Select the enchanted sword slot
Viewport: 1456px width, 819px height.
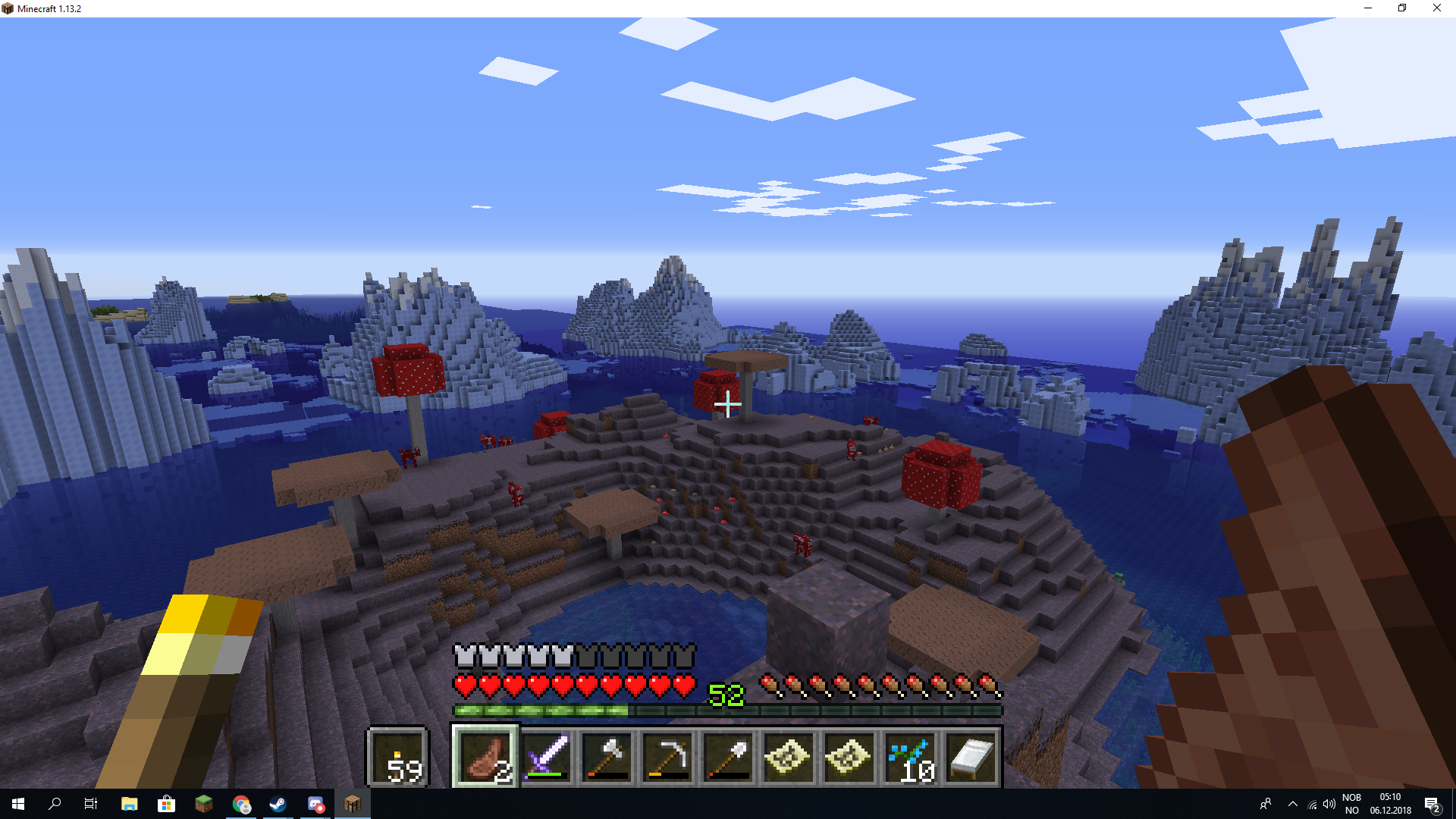point(546,757)
